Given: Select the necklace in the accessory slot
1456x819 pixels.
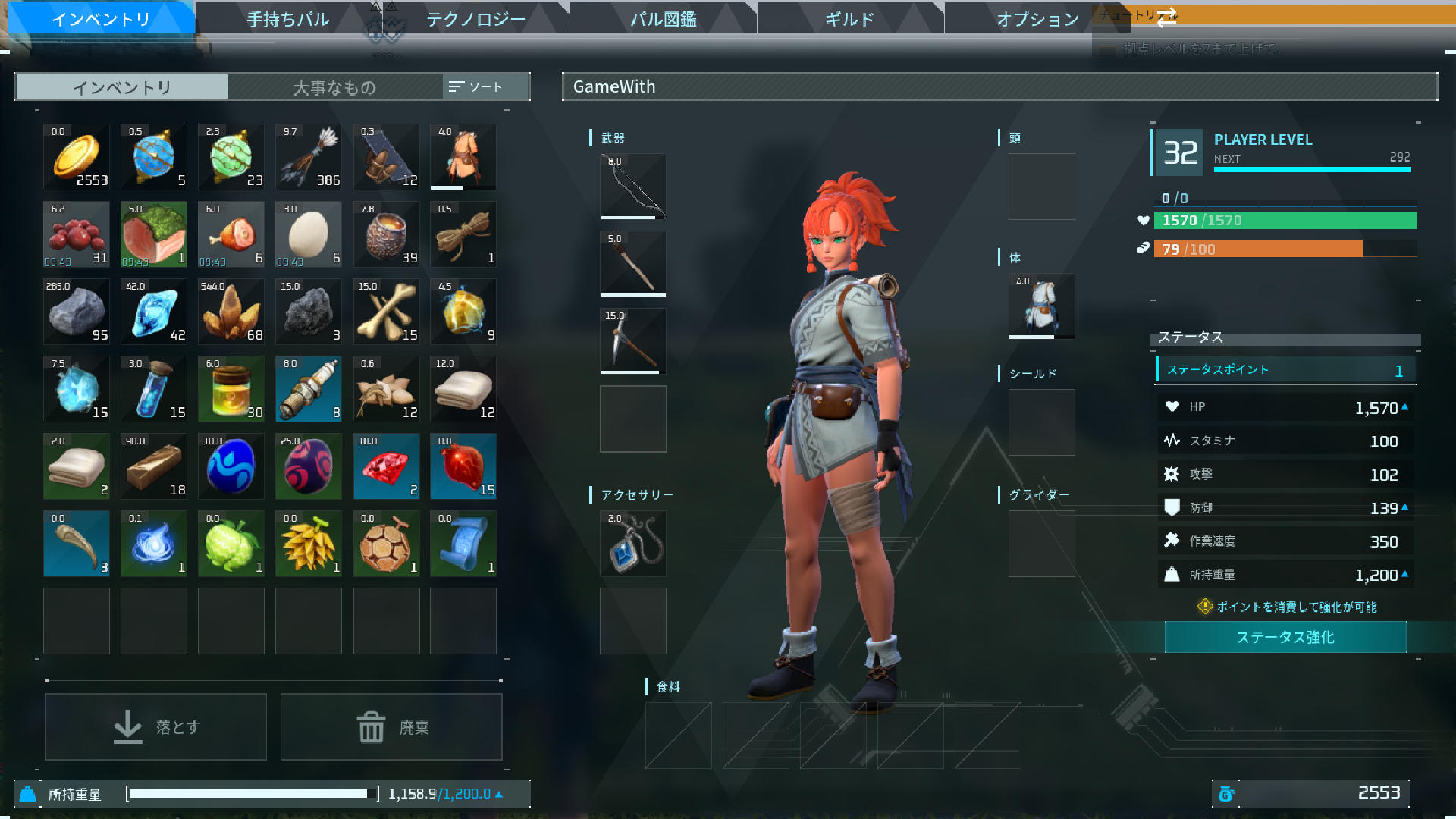Looking at the screenshot, I should tap(633, 543).
